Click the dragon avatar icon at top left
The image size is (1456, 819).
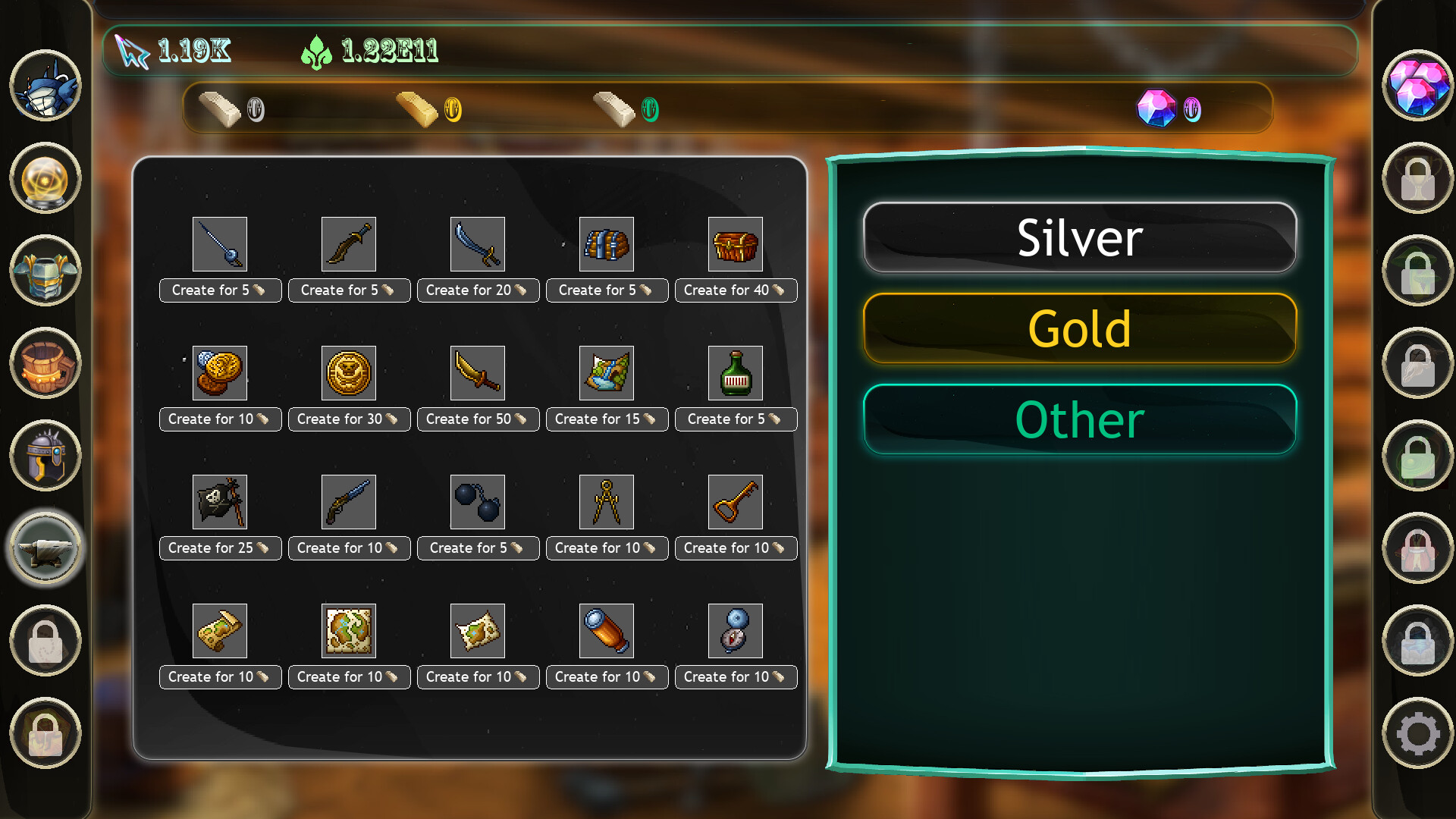click(x=45, y=87)
